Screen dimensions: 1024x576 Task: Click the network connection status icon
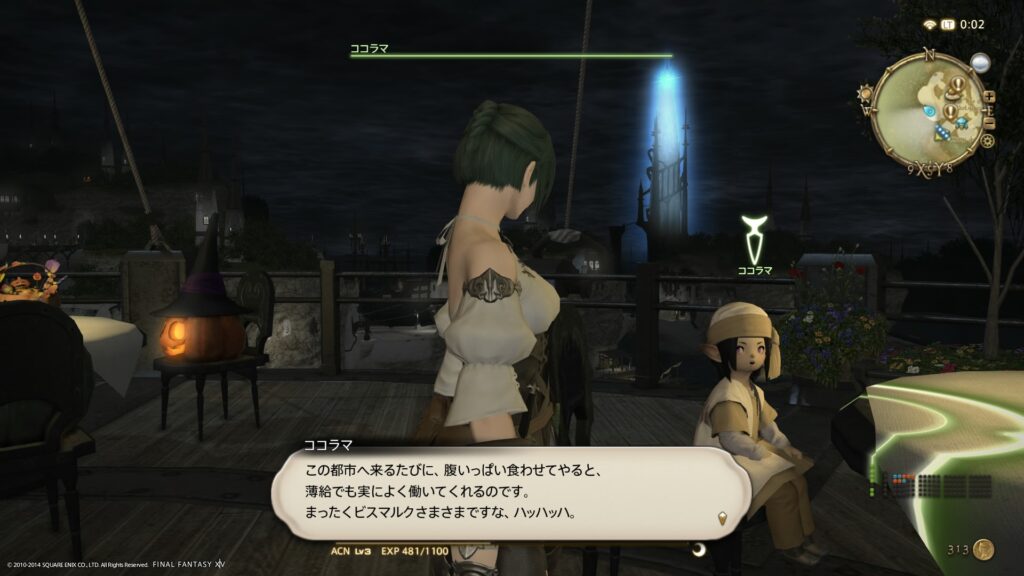click(x=929, y=24)
